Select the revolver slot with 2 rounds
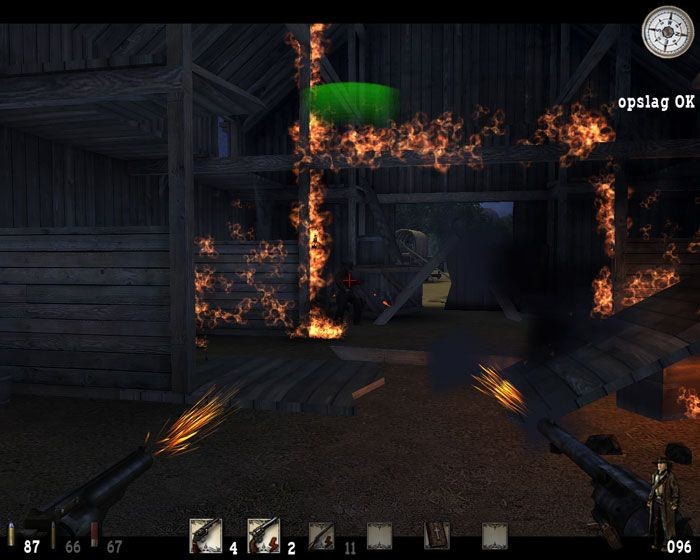700x560 pixels. coord(263,535)
